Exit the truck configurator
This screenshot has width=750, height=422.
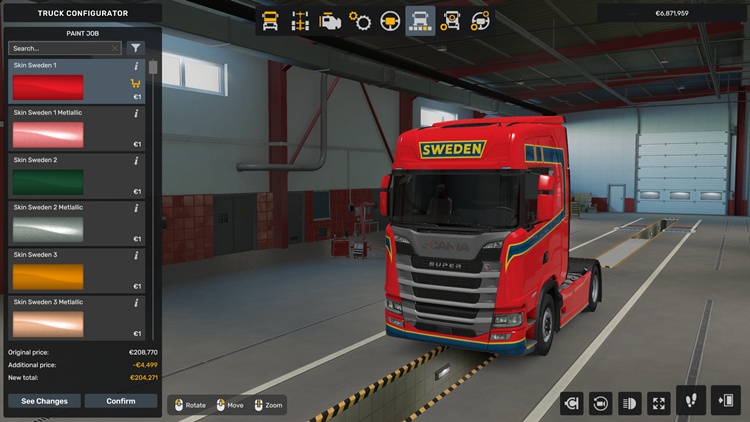[724, 401]
